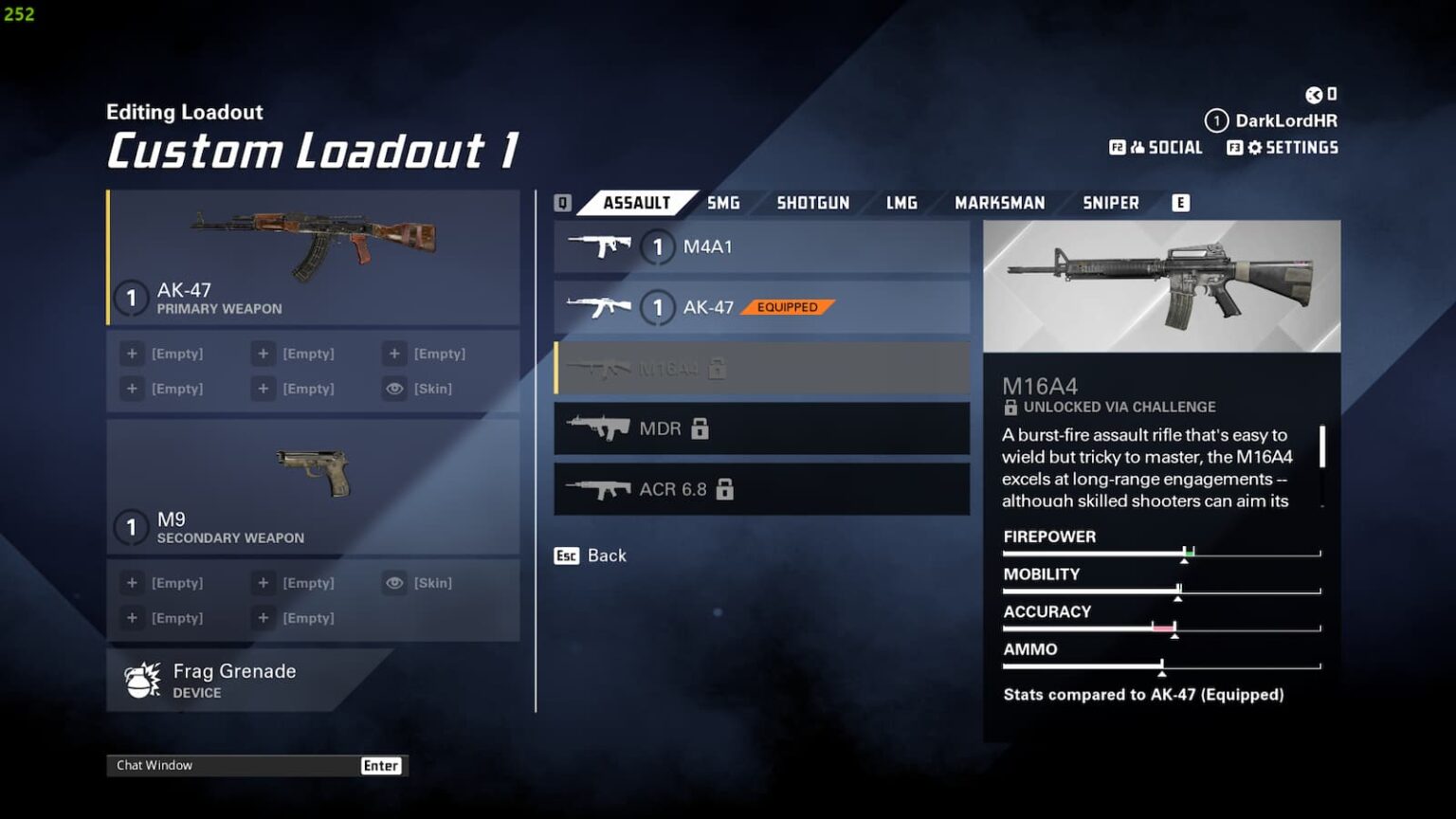Click the lock icon on the MDR

click(x=698, y=428)
